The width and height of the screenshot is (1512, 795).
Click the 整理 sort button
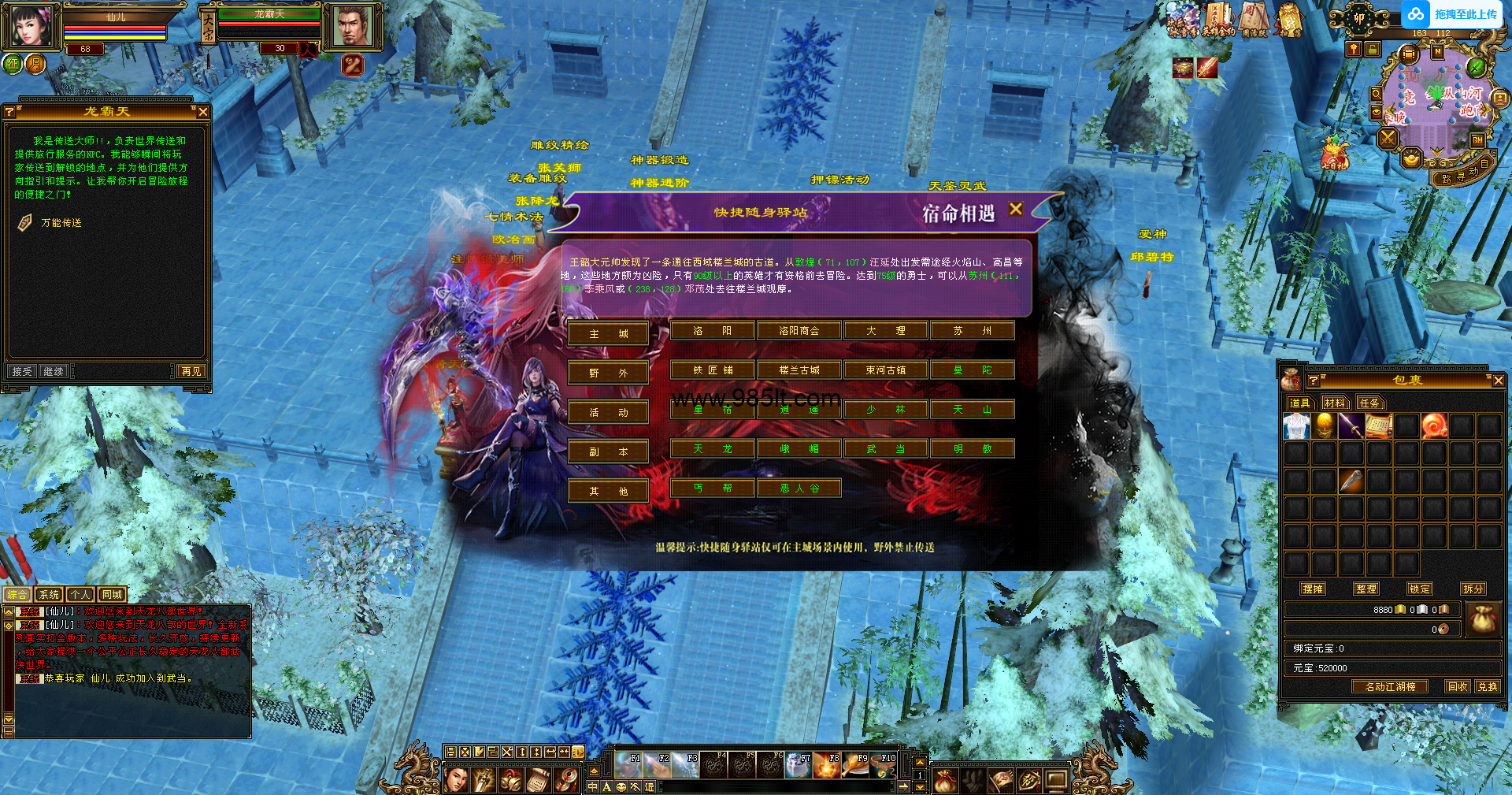pyautogui.click(x=1366, y=589)
